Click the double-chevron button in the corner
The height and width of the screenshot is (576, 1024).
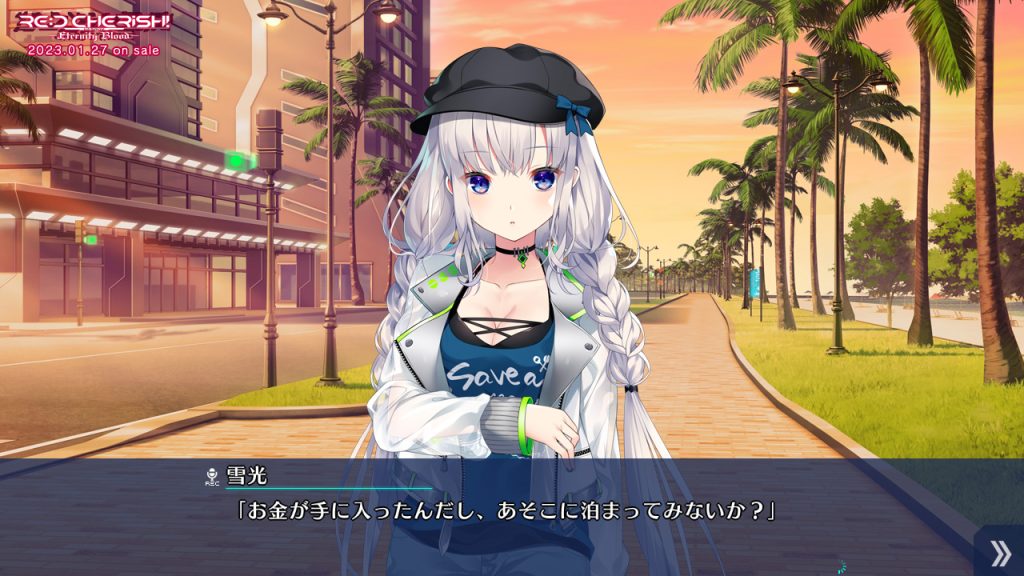click(998, 552)
